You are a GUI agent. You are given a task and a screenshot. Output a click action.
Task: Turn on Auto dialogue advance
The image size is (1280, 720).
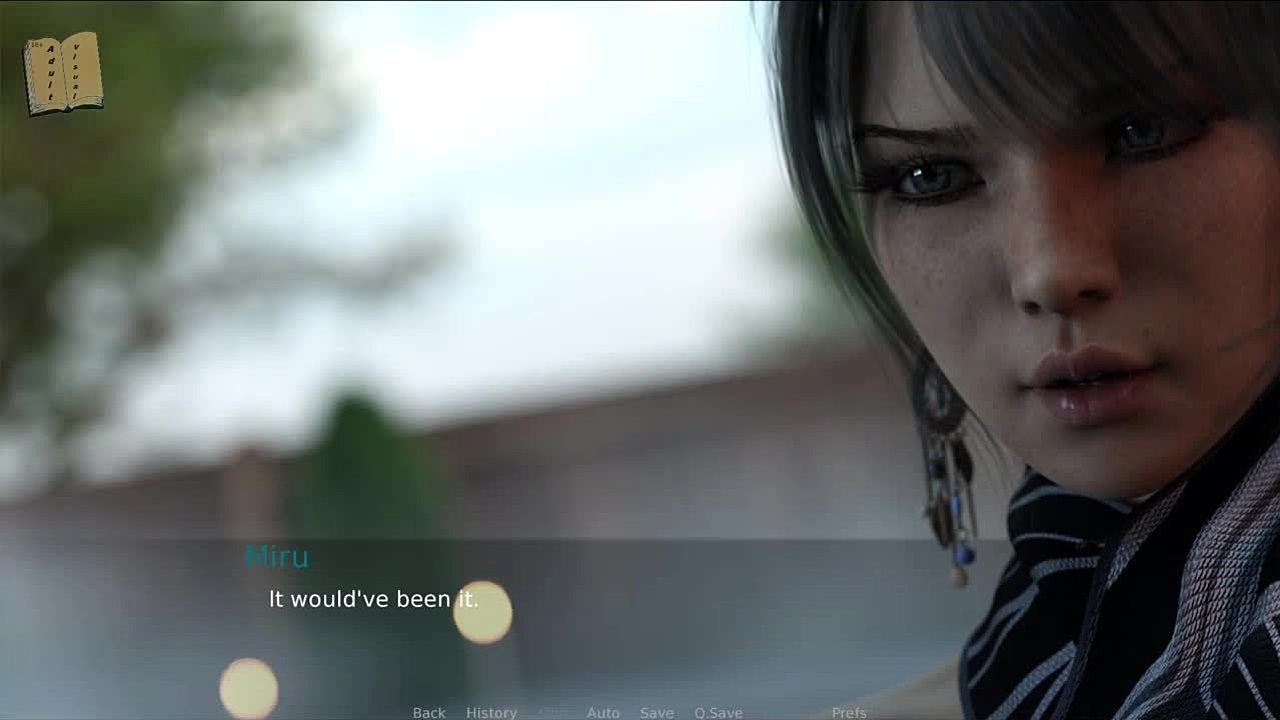click(603, 712)
